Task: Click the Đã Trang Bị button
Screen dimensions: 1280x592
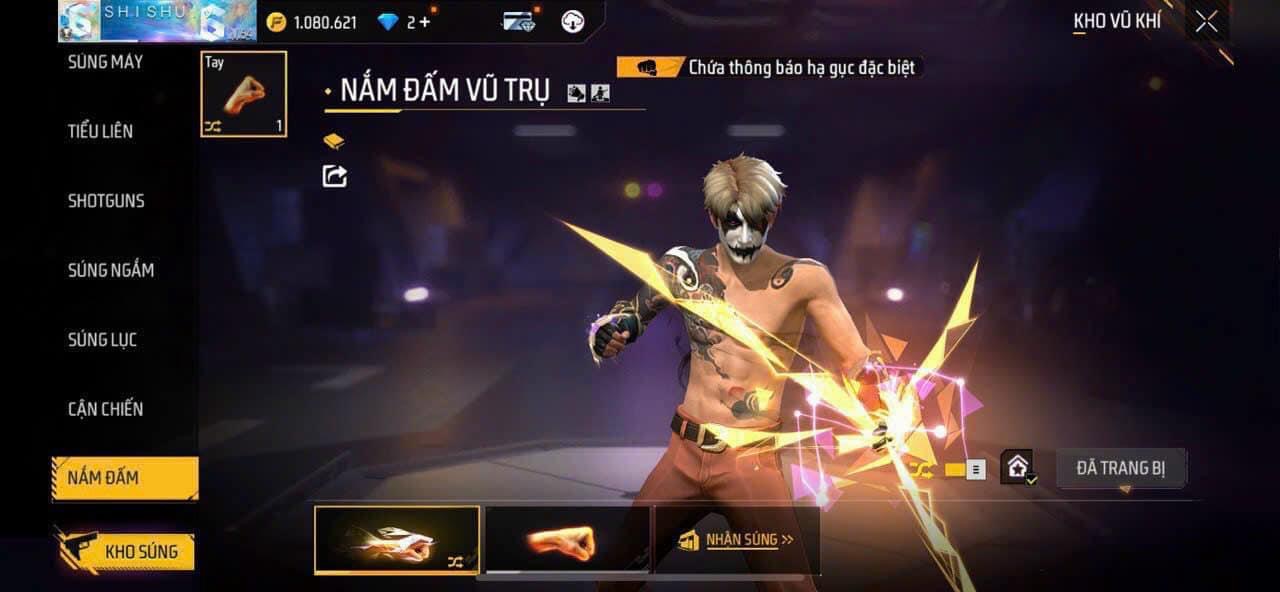Action: [x=1121, y=468]
